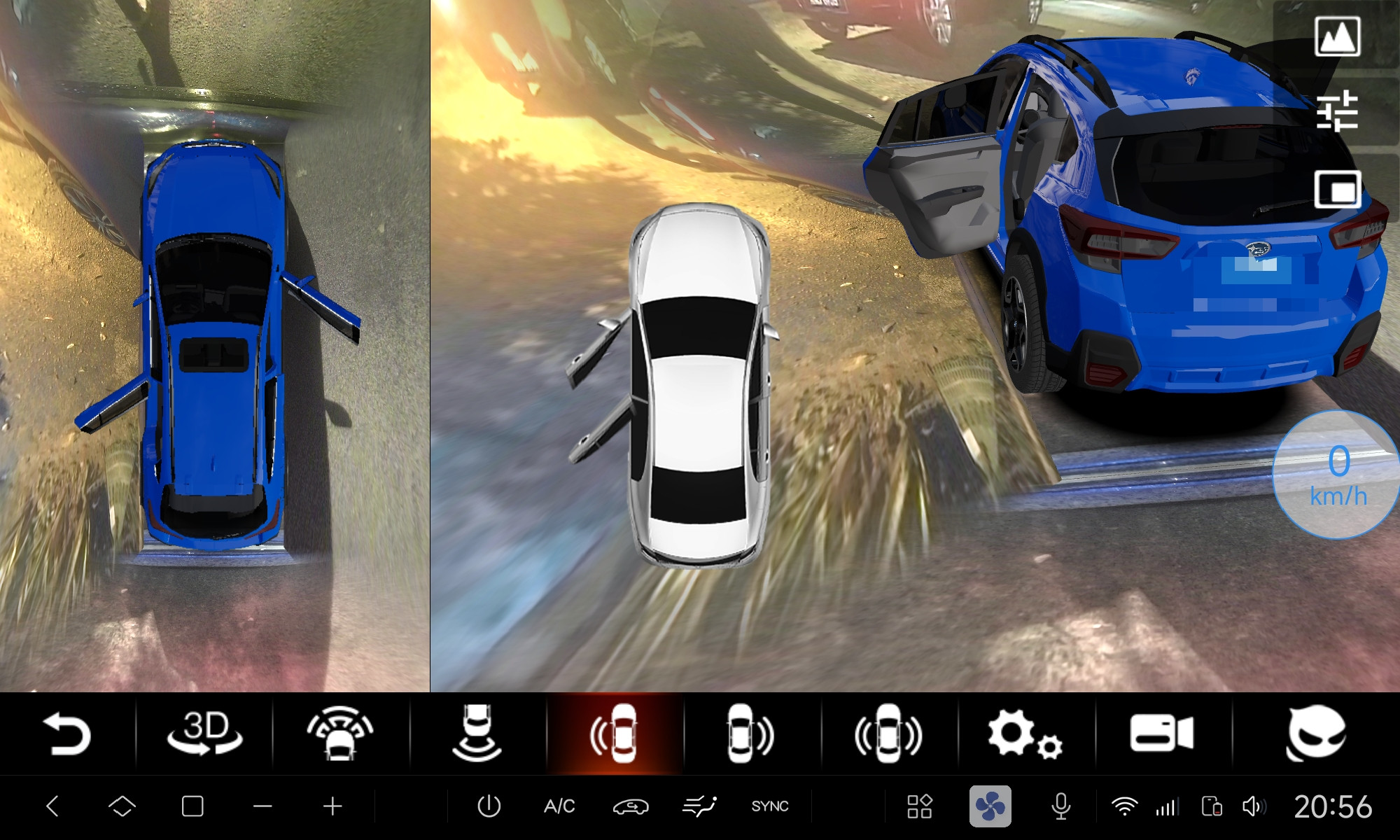1400x840 pixels.
Task: Tap the climate power button
Action: pos(489,806)
